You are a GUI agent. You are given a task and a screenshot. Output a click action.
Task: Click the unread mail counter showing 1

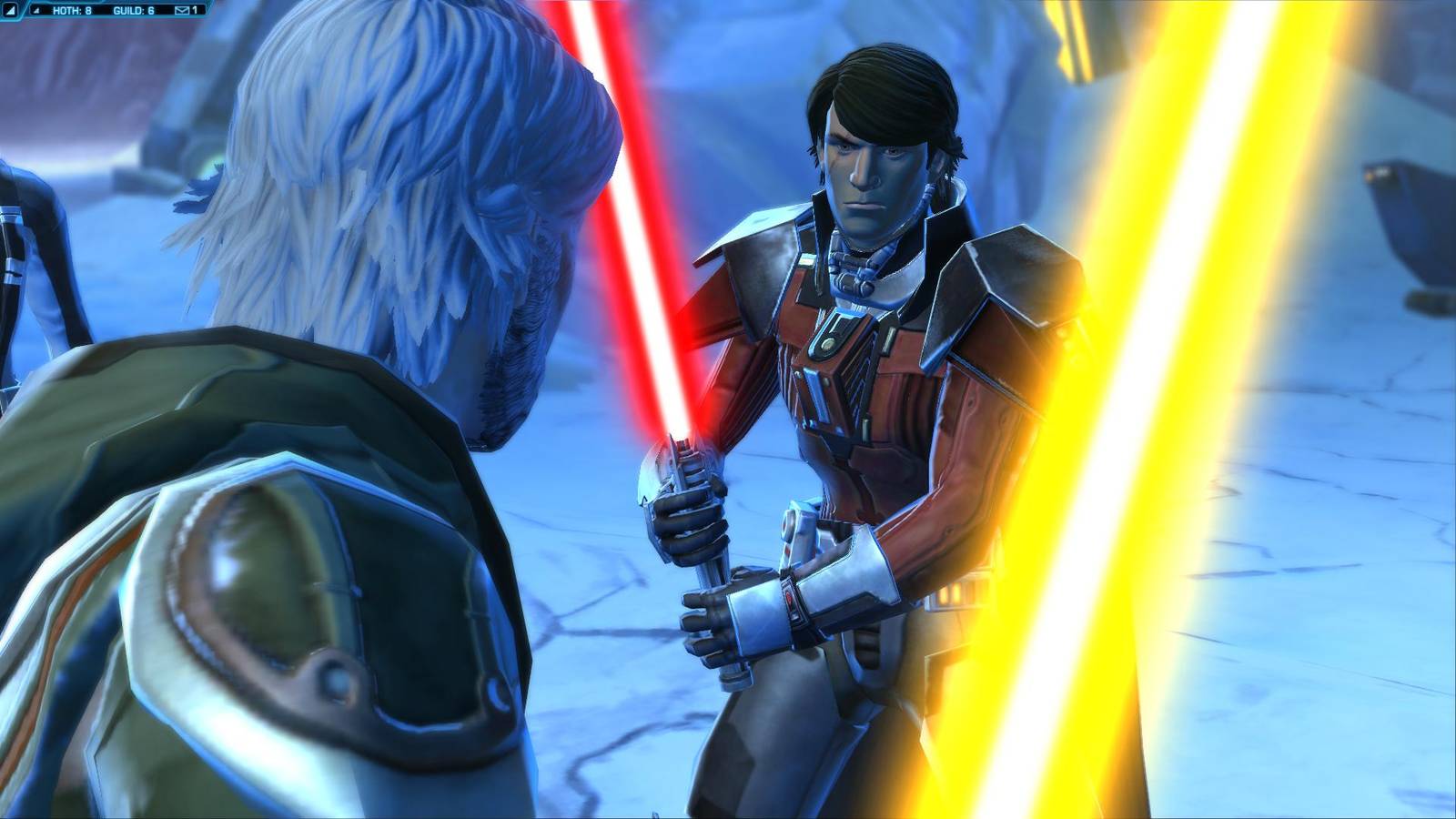coord(195,8)
